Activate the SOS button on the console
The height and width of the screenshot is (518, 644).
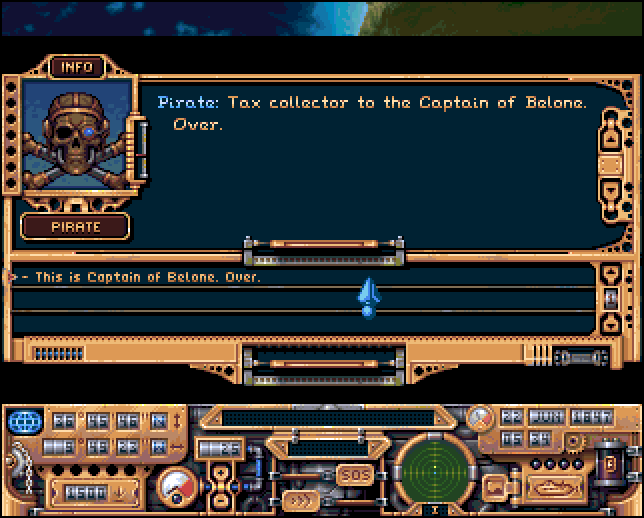(x=354, y=473)
